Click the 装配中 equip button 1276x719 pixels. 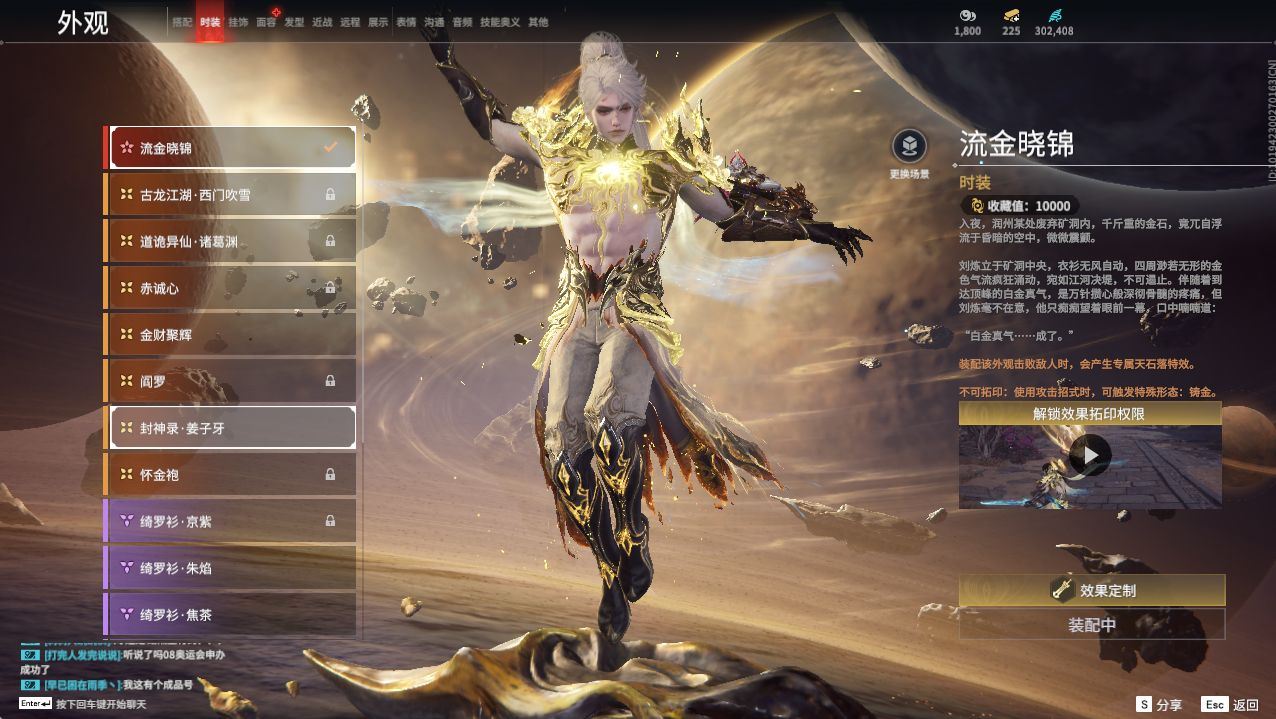tap(1091, 625)
